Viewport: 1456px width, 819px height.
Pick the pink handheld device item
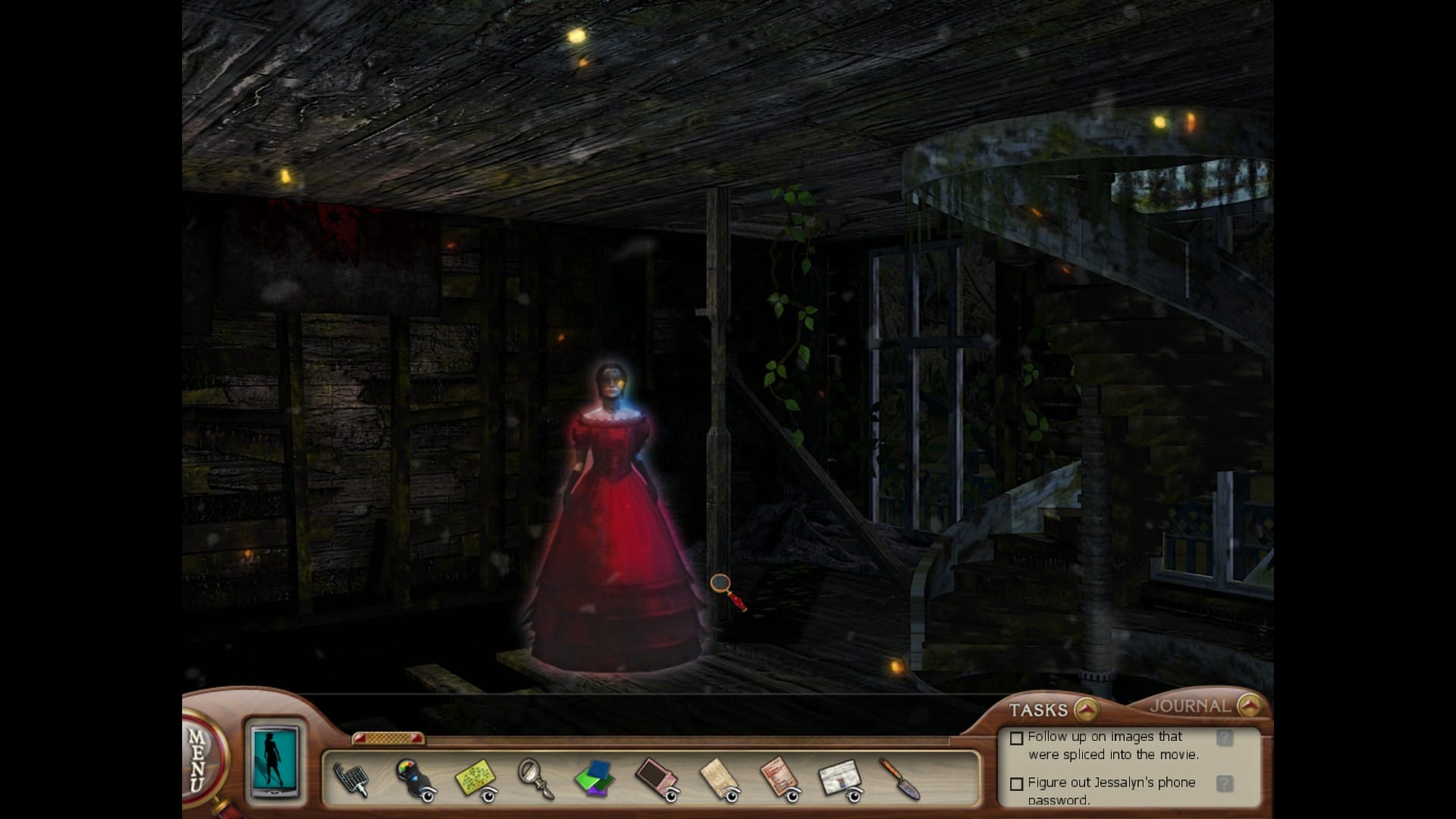[655, 778]
